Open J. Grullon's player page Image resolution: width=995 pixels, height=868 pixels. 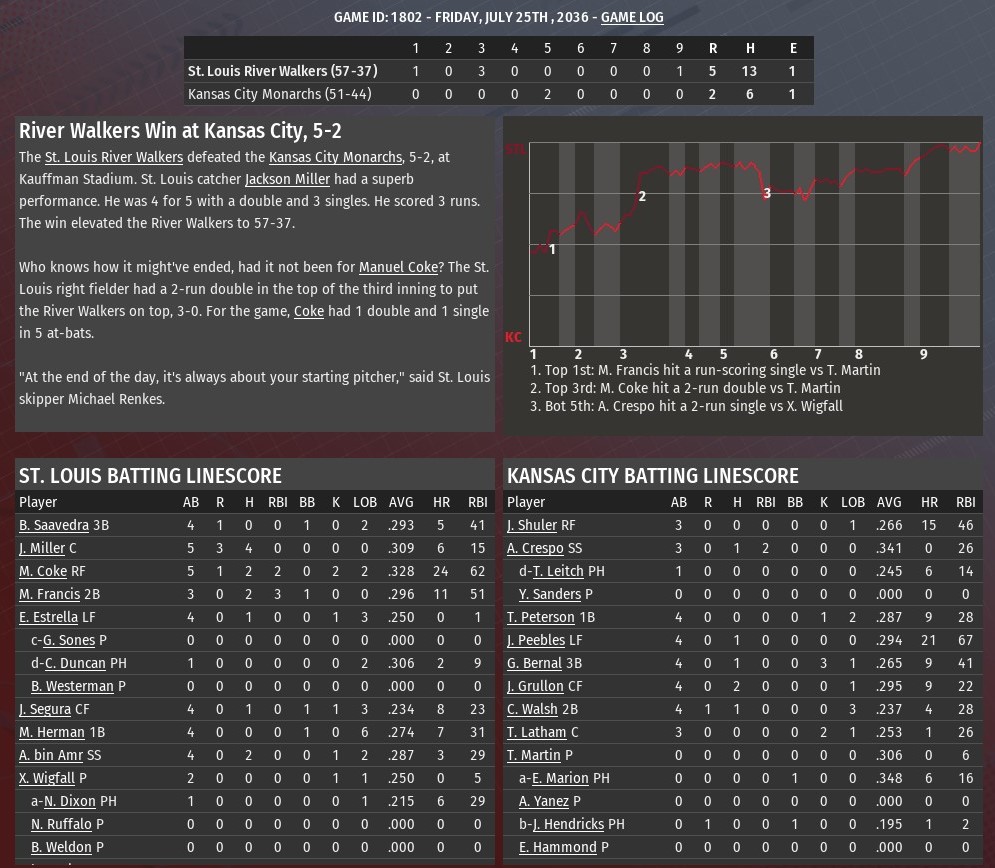point(535,686)
